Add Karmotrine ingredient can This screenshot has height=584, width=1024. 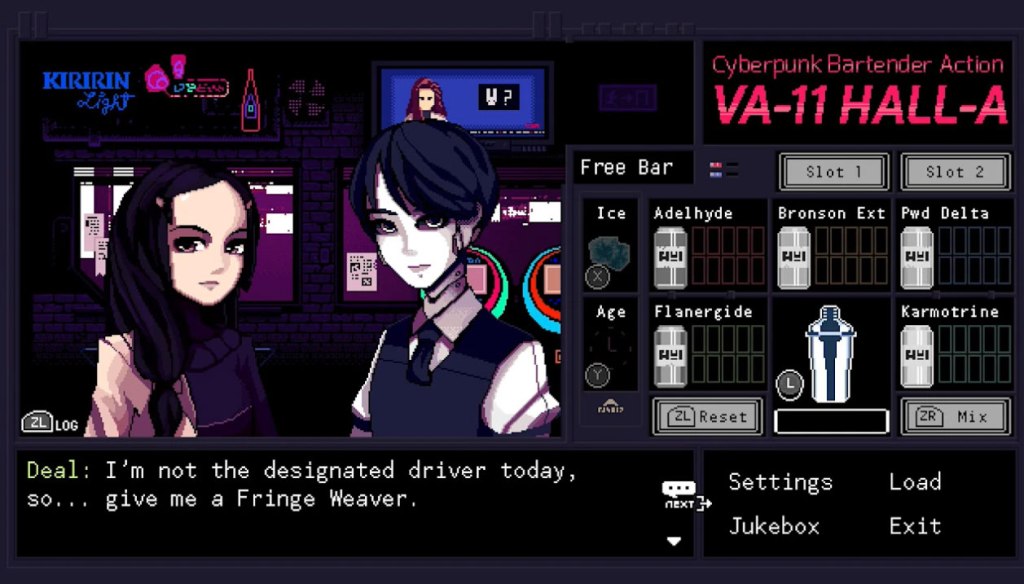pos(917,355)
